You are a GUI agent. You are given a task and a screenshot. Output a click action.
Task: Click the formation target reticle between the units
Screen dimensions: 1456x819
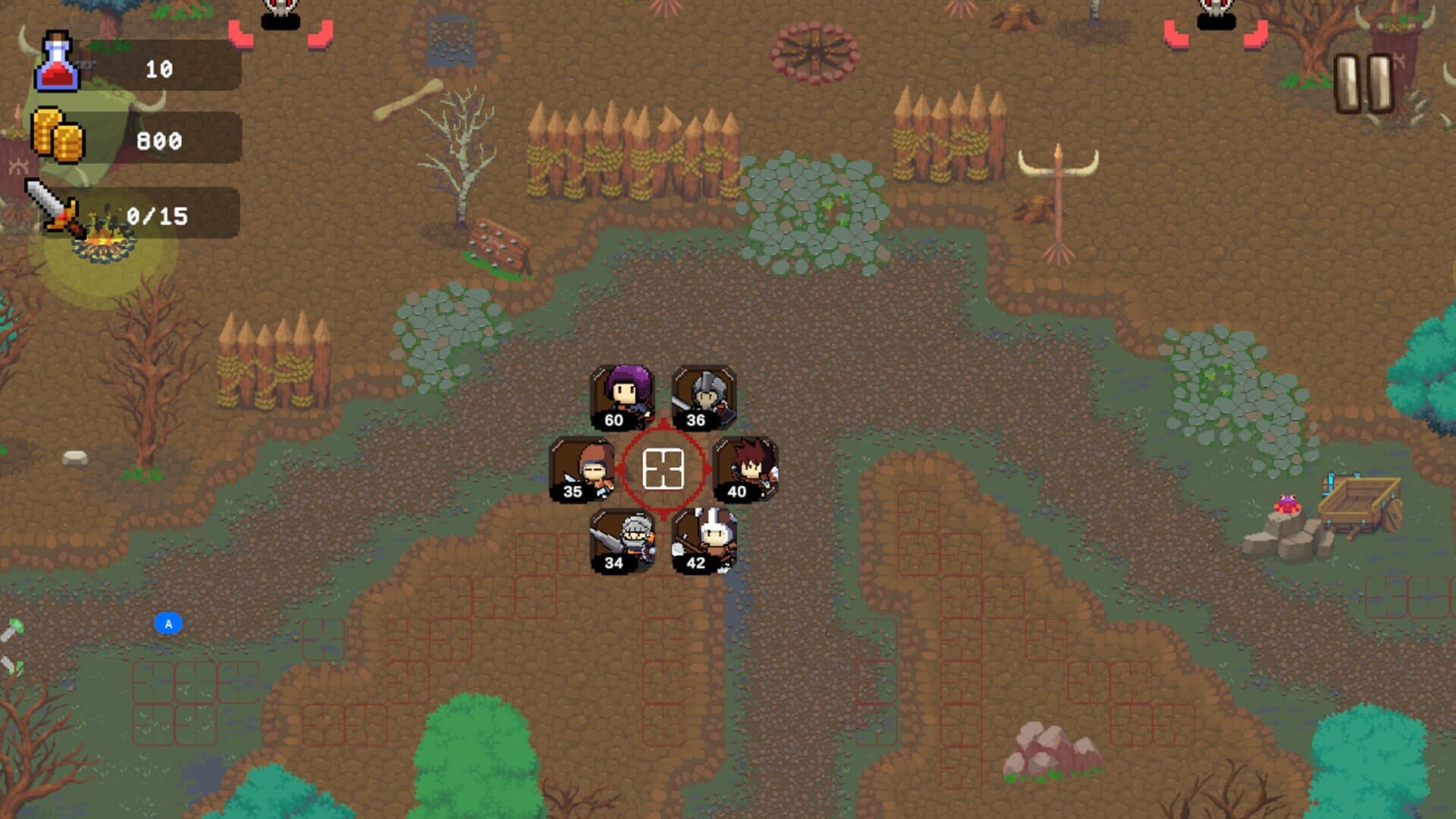[x=663, y=469]
